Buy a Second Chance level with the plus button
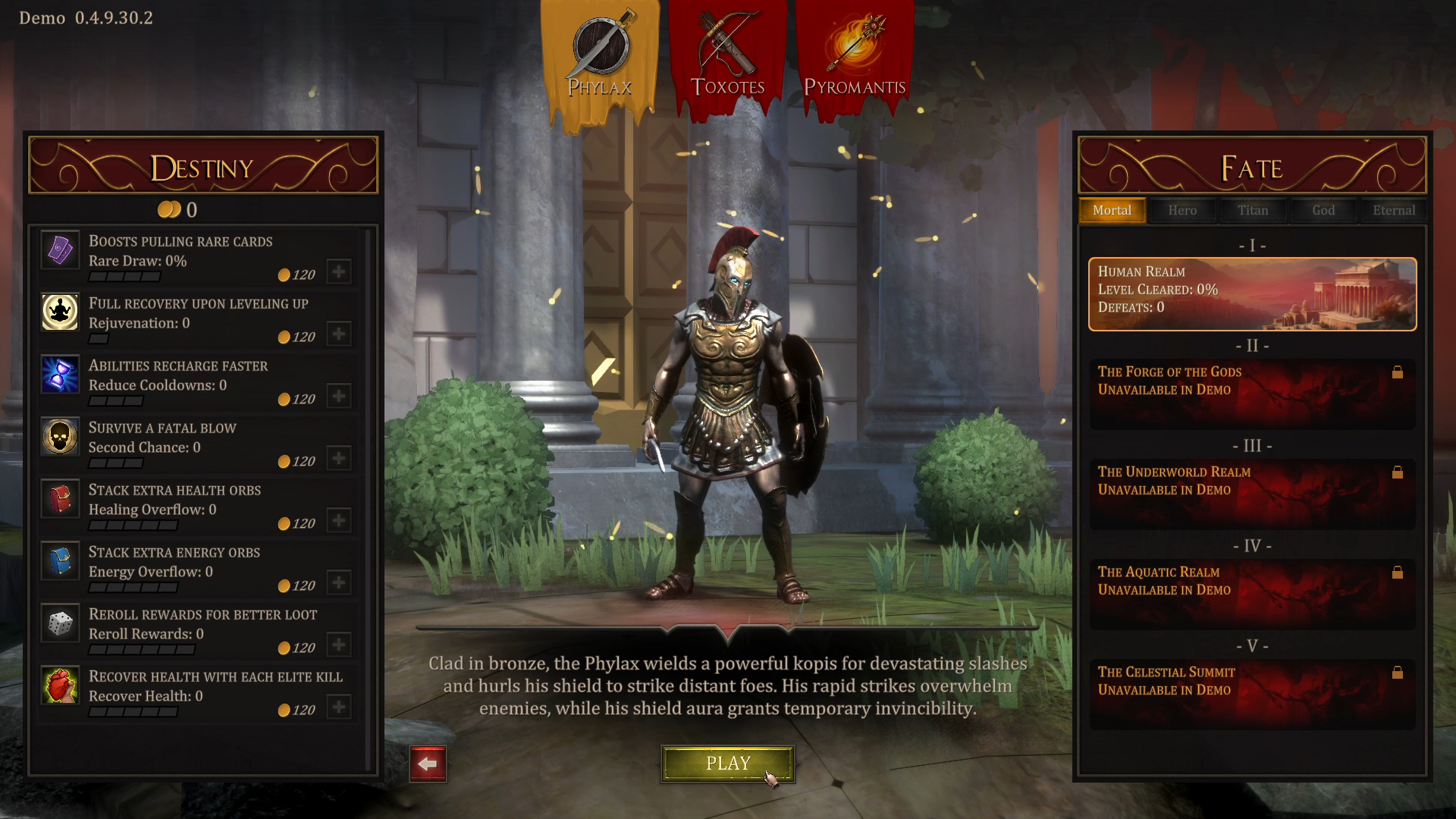 click(x=338, y=458)
